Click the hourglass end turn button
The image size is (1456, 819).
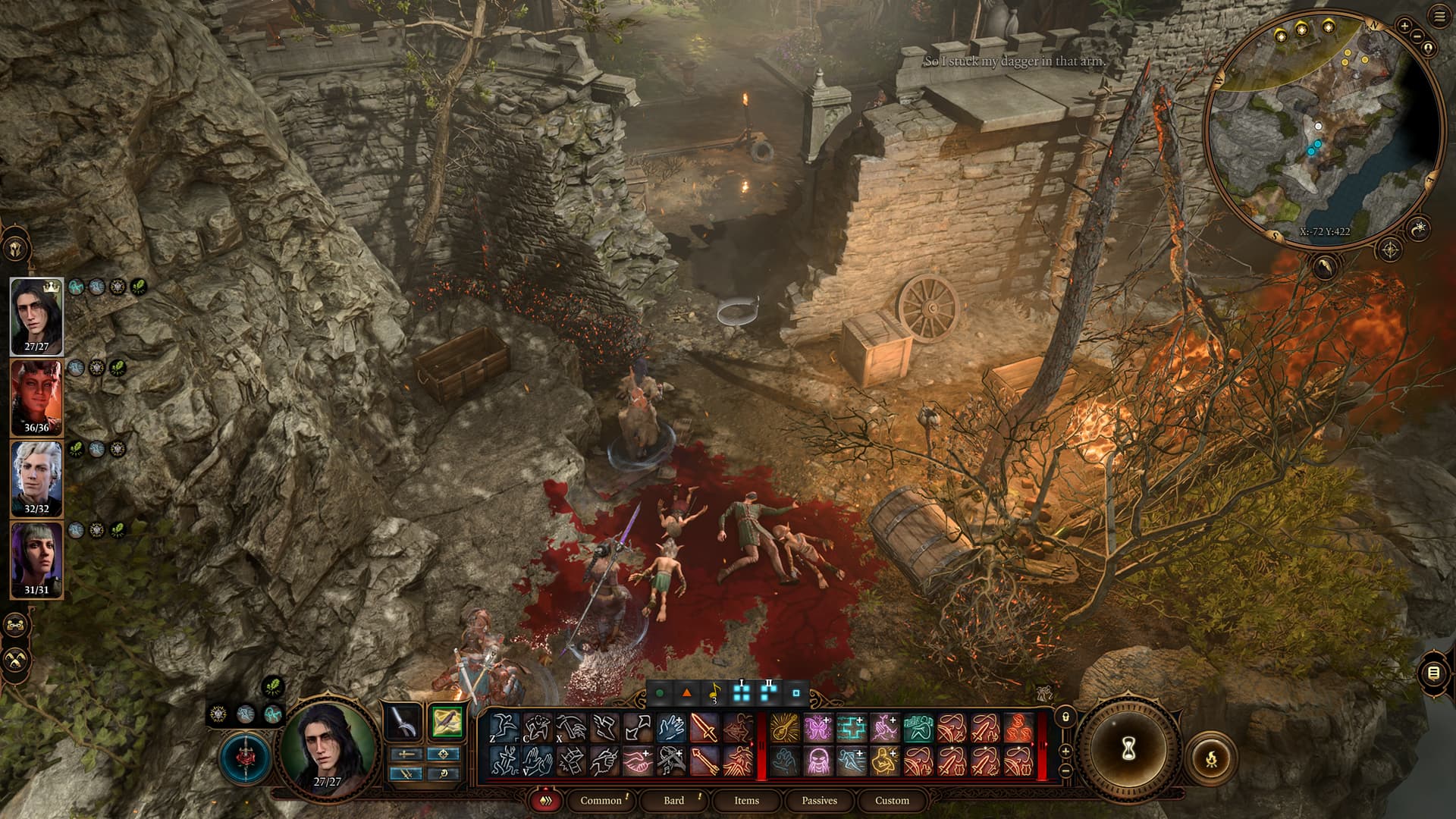coord(1128,749)
